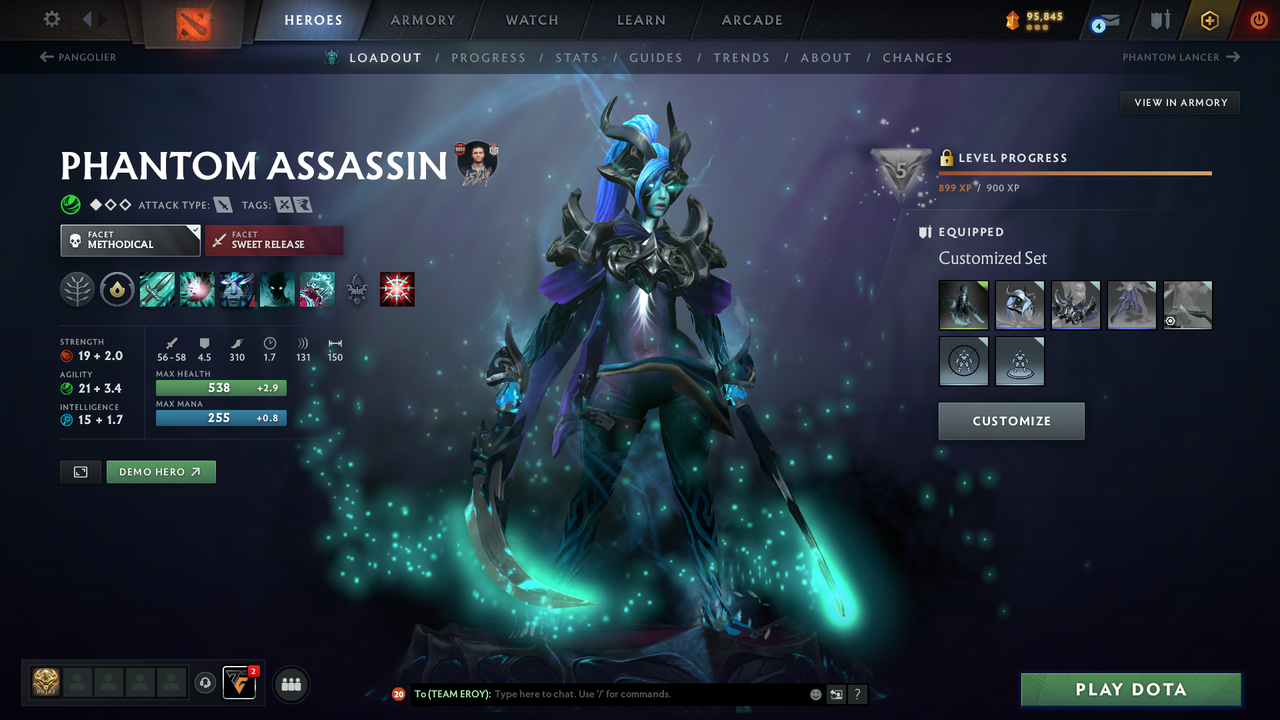Switch to the STATS tab
This screenshot has width=1280, height=720.
pyautogui.click(x=577, y=57)
